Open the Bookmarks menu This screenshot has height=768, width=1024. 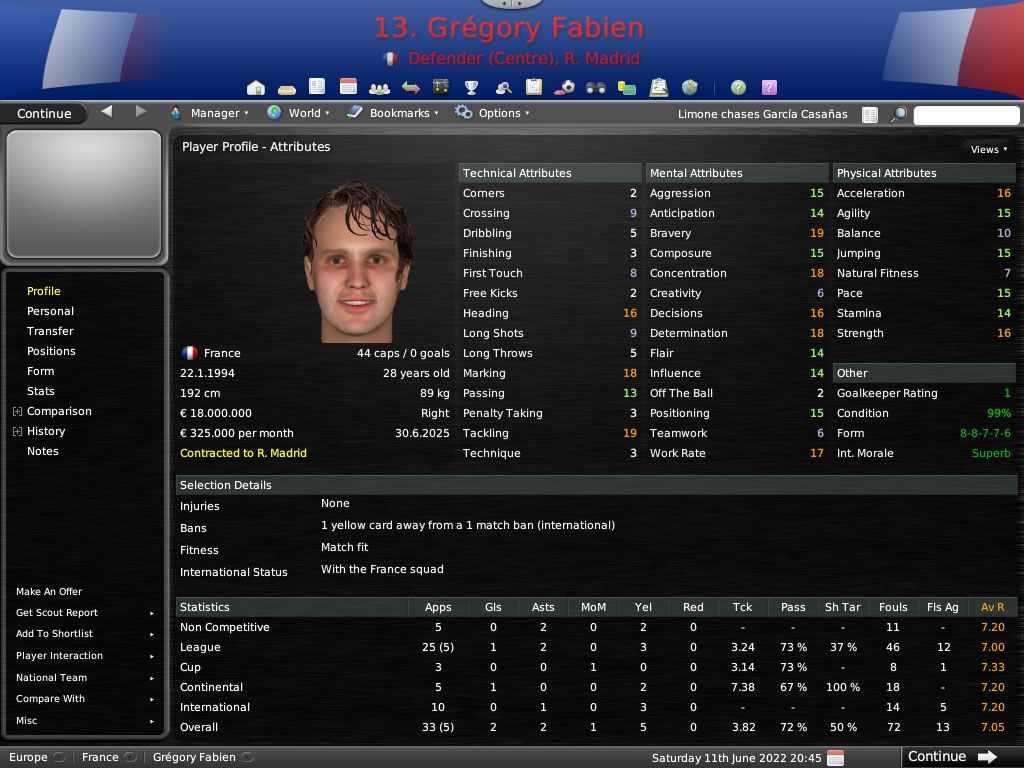pos(393,113)
